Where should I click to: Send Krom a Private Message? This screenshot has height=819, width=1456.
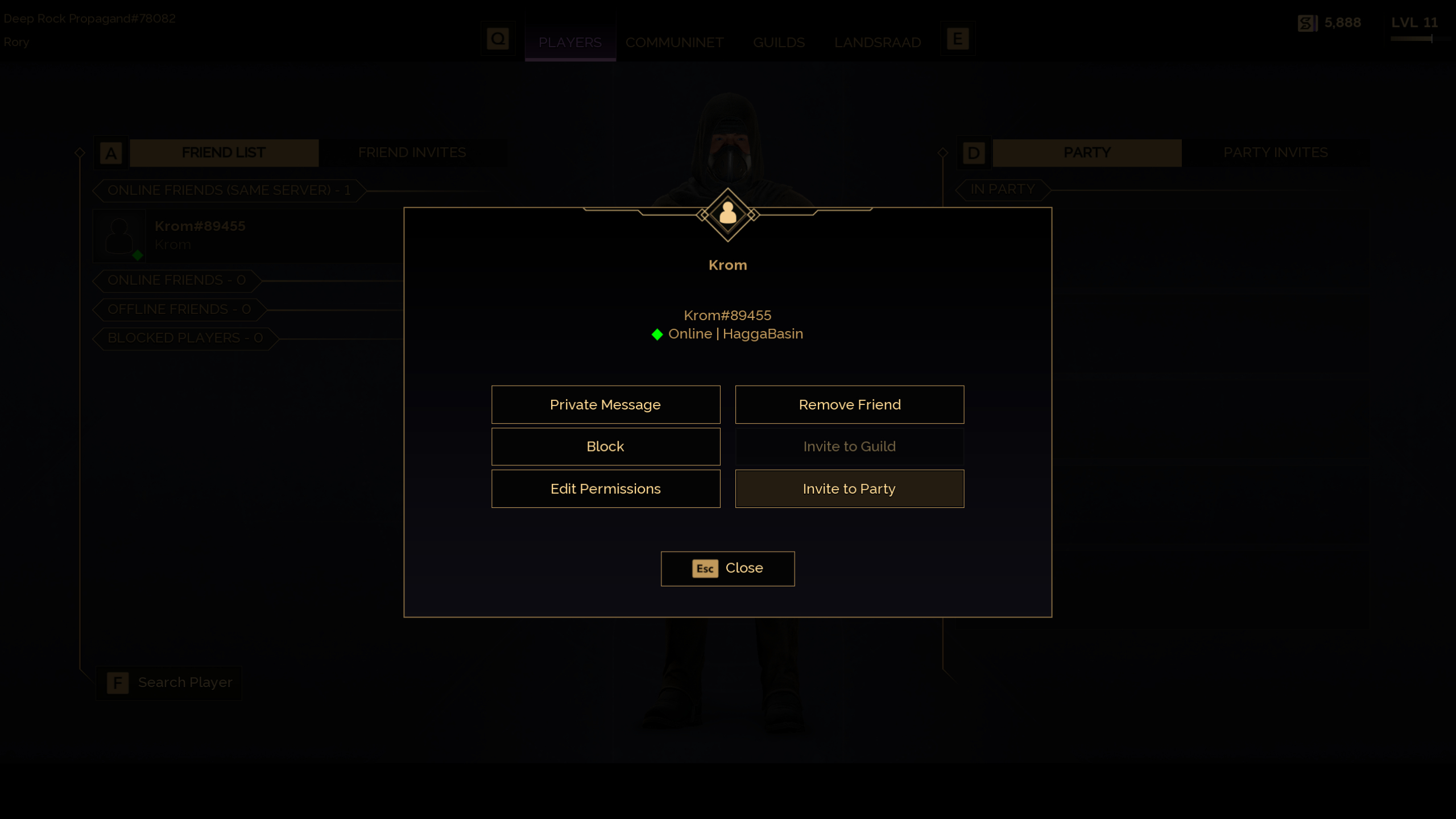pos(605,404)
